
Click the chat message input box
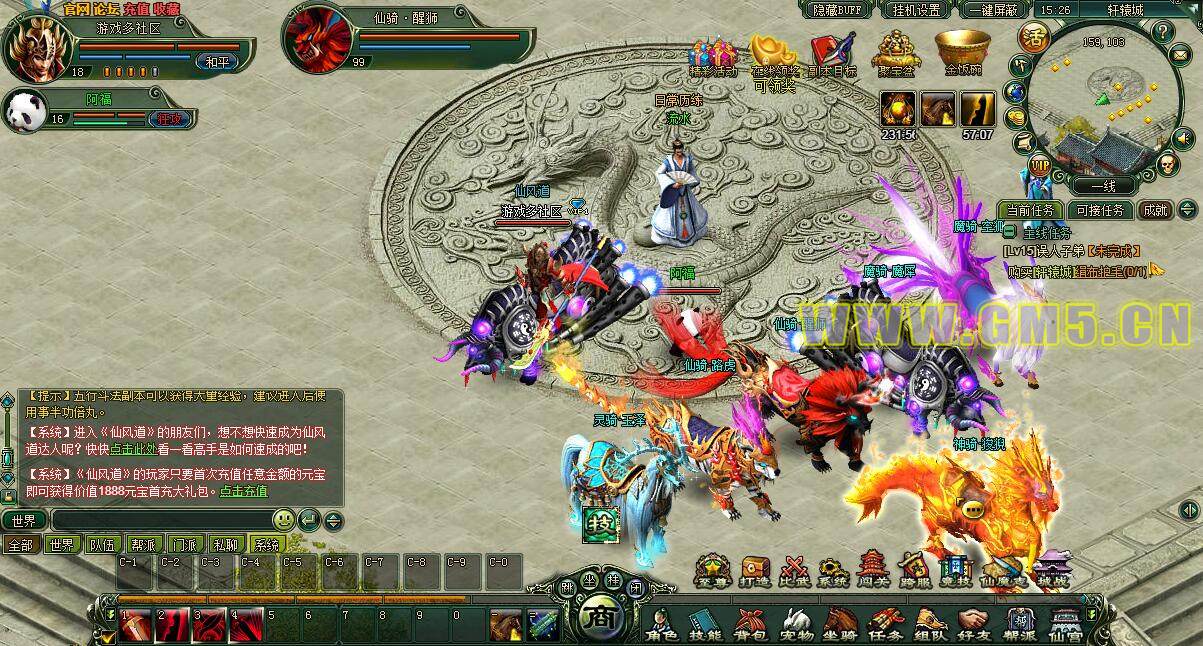pos(160,520)
